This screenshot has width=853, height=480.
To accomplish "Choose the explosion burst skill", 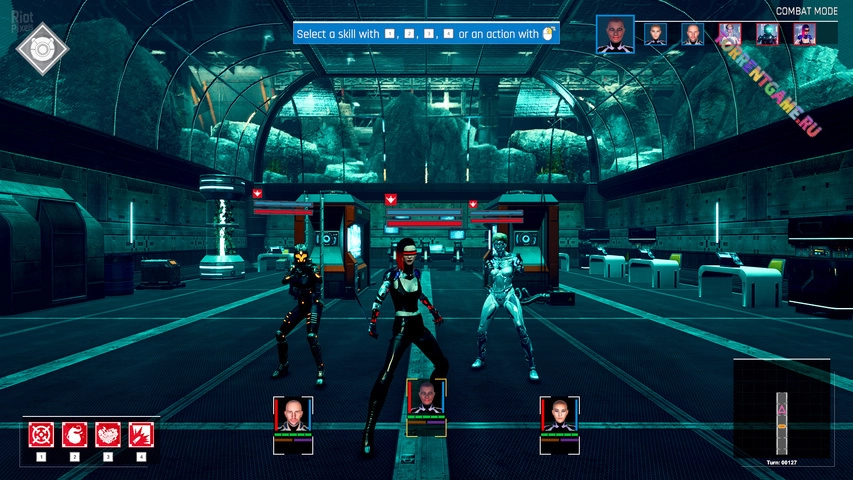I will point(141,435).
